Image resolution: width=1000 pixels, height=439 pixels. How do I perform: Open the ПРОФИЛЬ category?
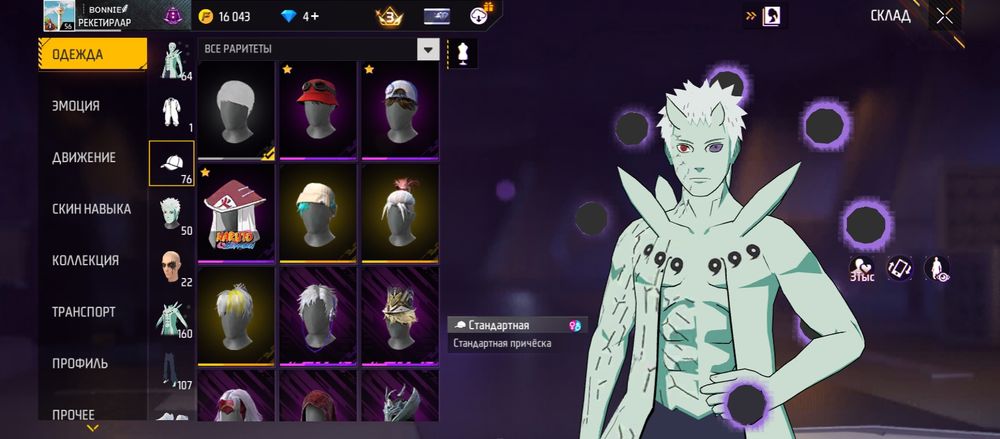[x=80, y=364]
